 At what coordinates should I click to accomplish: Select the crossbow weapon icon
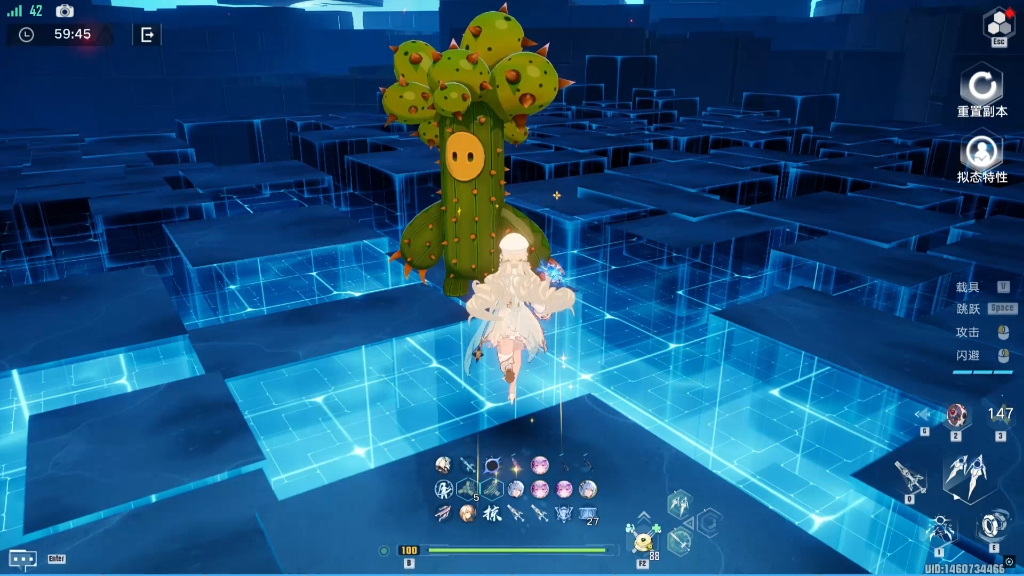[x=909, y=477]
